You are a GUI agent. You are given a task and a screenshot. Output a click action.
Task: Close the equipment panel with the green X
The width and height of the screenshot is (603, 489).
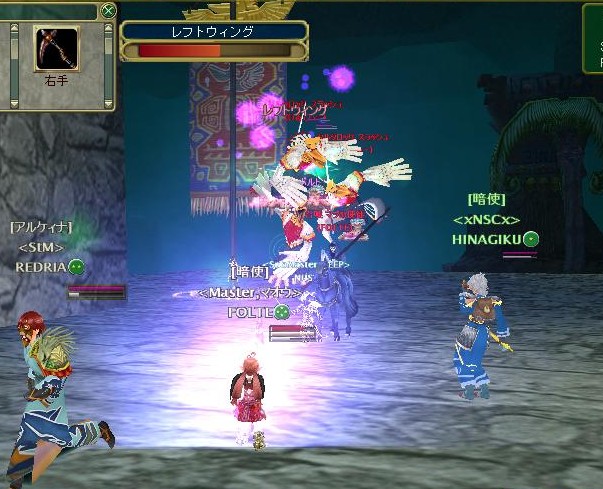point(108,10)
